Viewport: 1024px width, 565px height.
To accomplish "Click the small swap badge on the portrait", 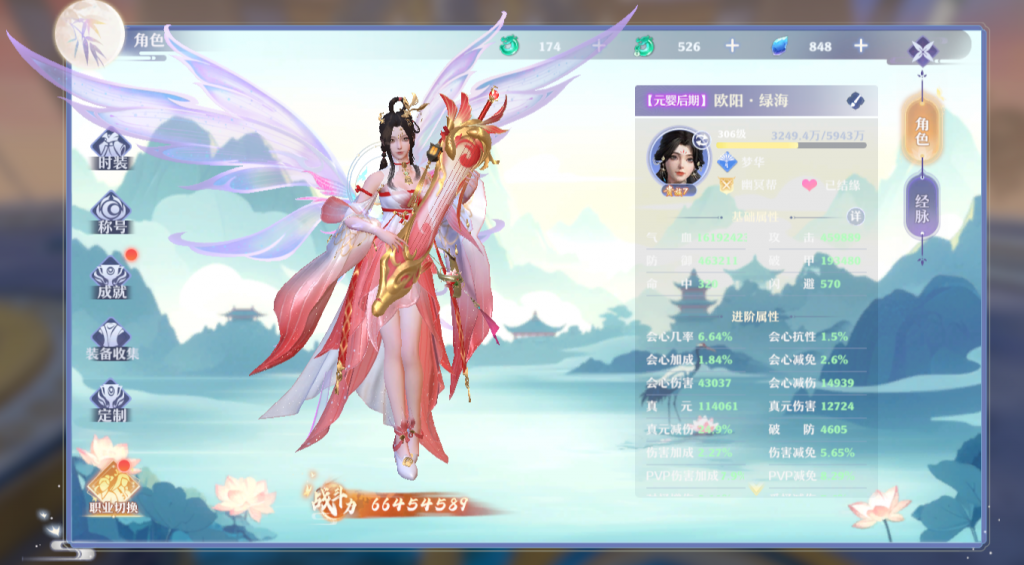I will coord(702,141).
